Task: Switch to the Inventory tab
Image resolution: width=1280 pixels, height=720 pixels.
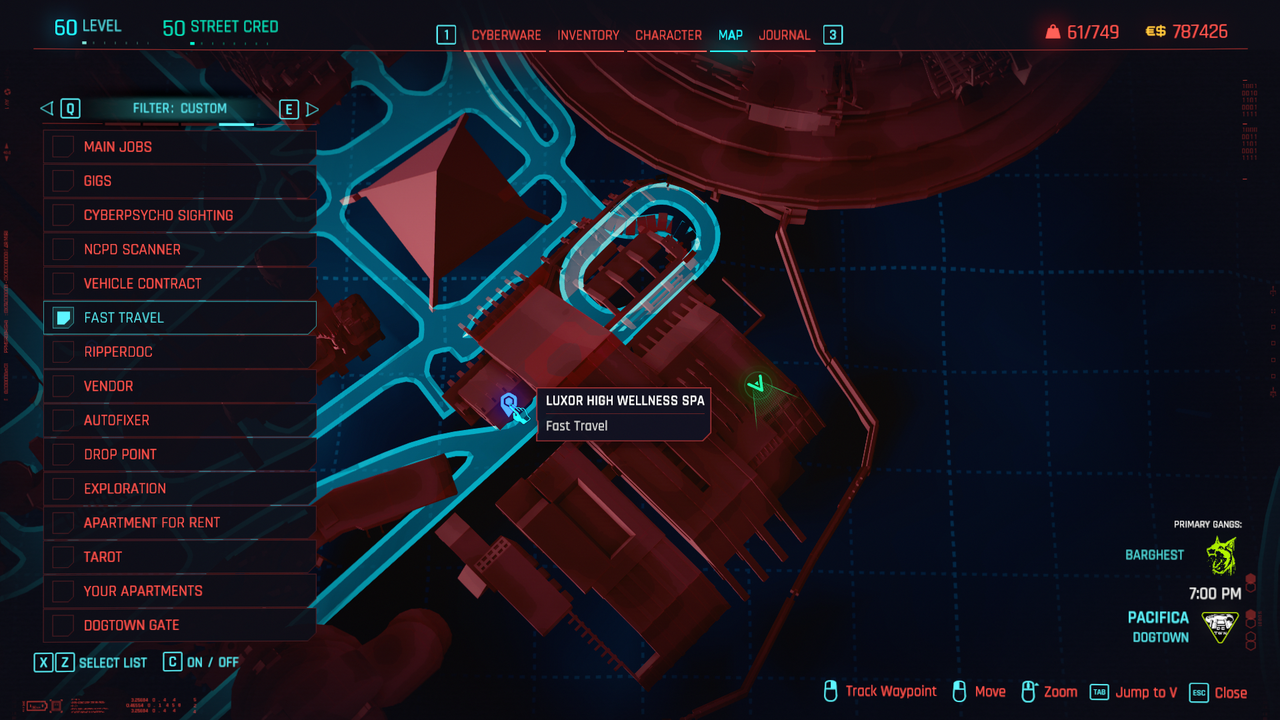Action: point(588,35)
